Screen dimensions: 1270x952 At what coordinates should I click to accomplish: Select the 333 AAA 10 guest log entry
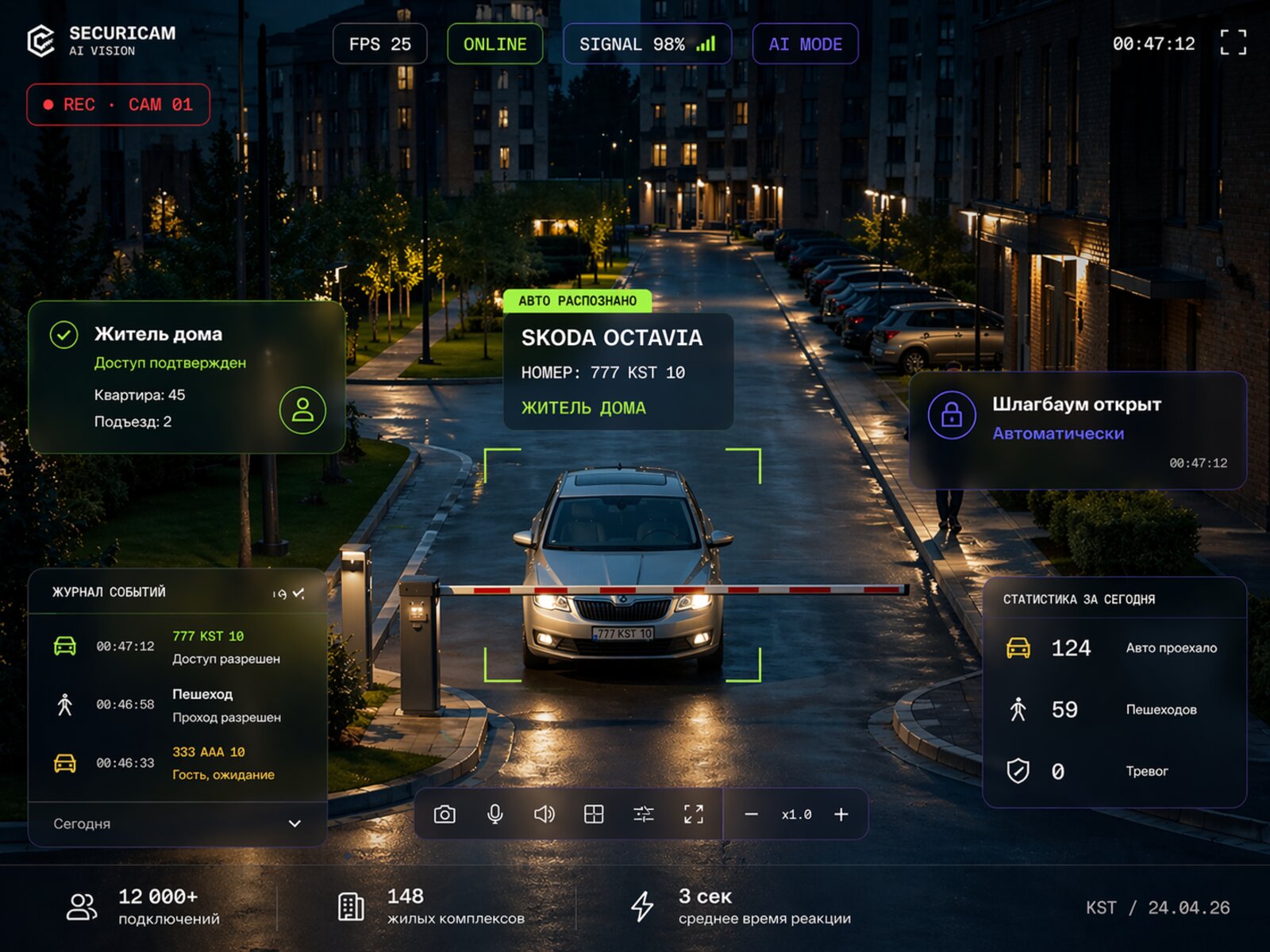[177, 762]
